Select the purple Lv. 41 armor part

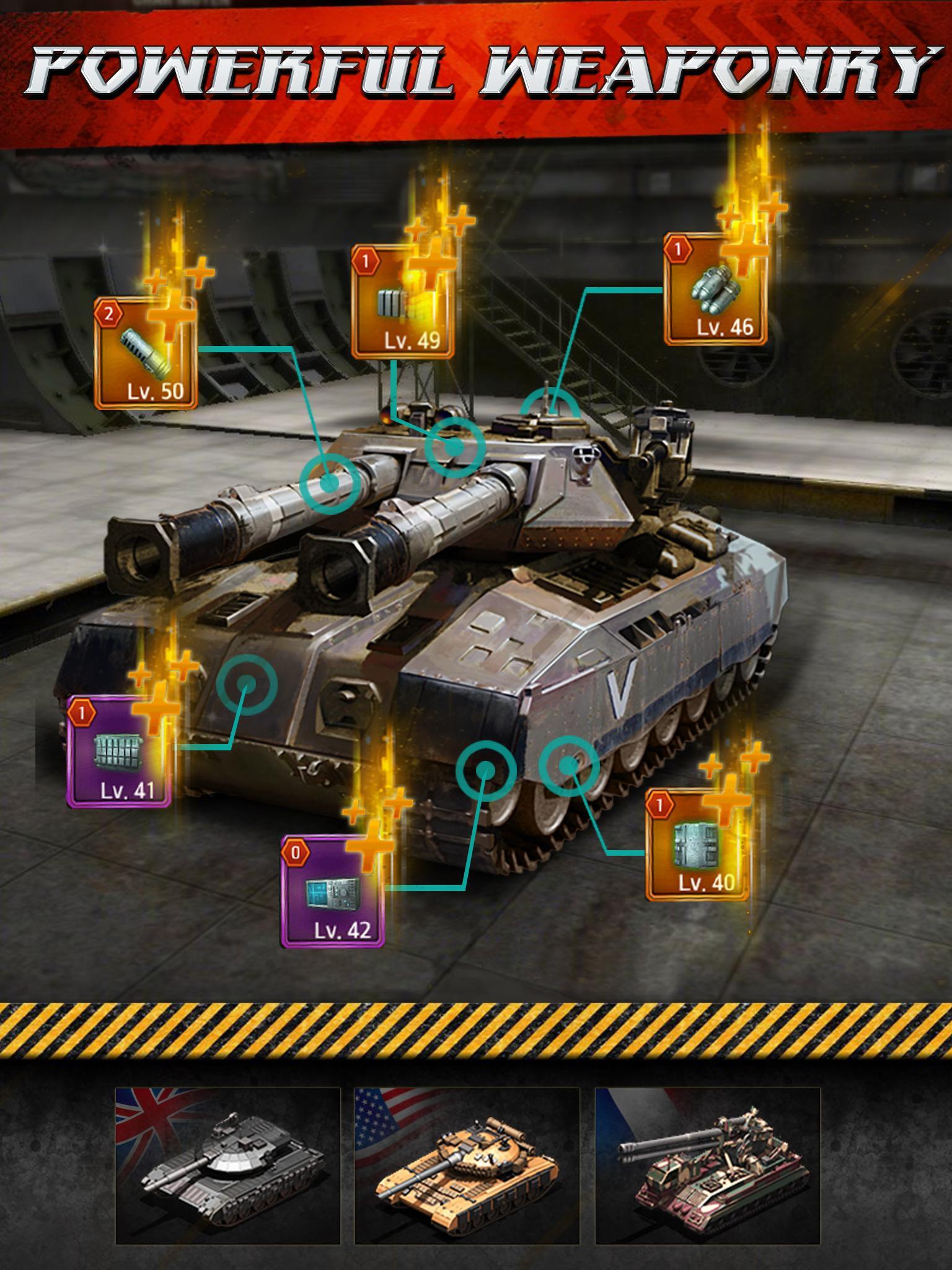pos(119,752)
